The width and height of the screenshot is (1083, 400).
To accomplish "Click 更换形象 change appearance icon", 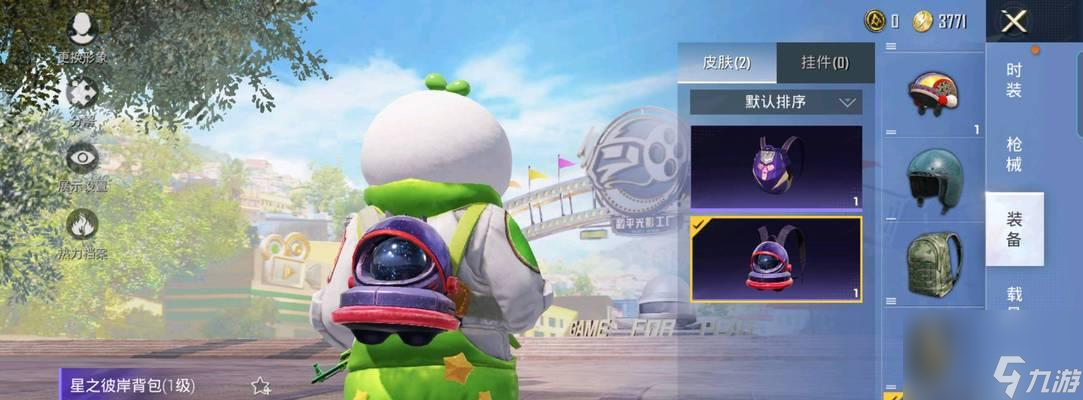I will point(81,32).
